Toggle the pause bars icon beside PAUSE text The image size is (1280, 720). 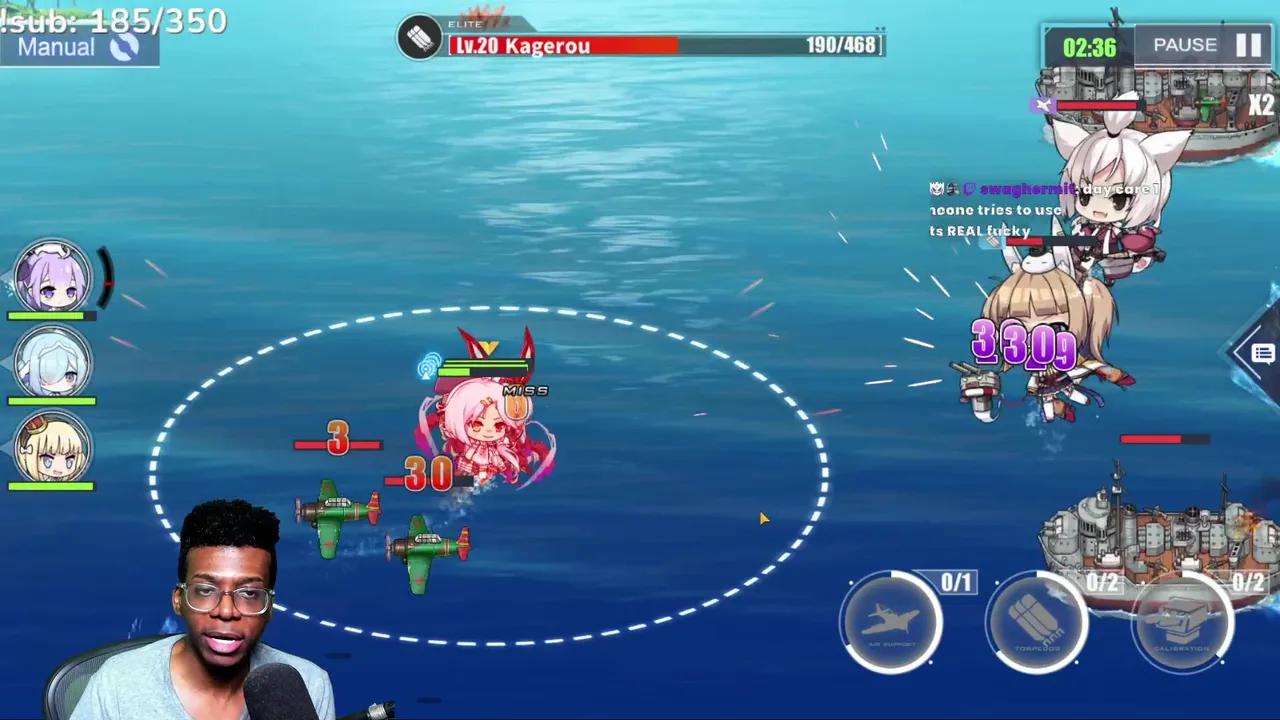coord(1249,44)
